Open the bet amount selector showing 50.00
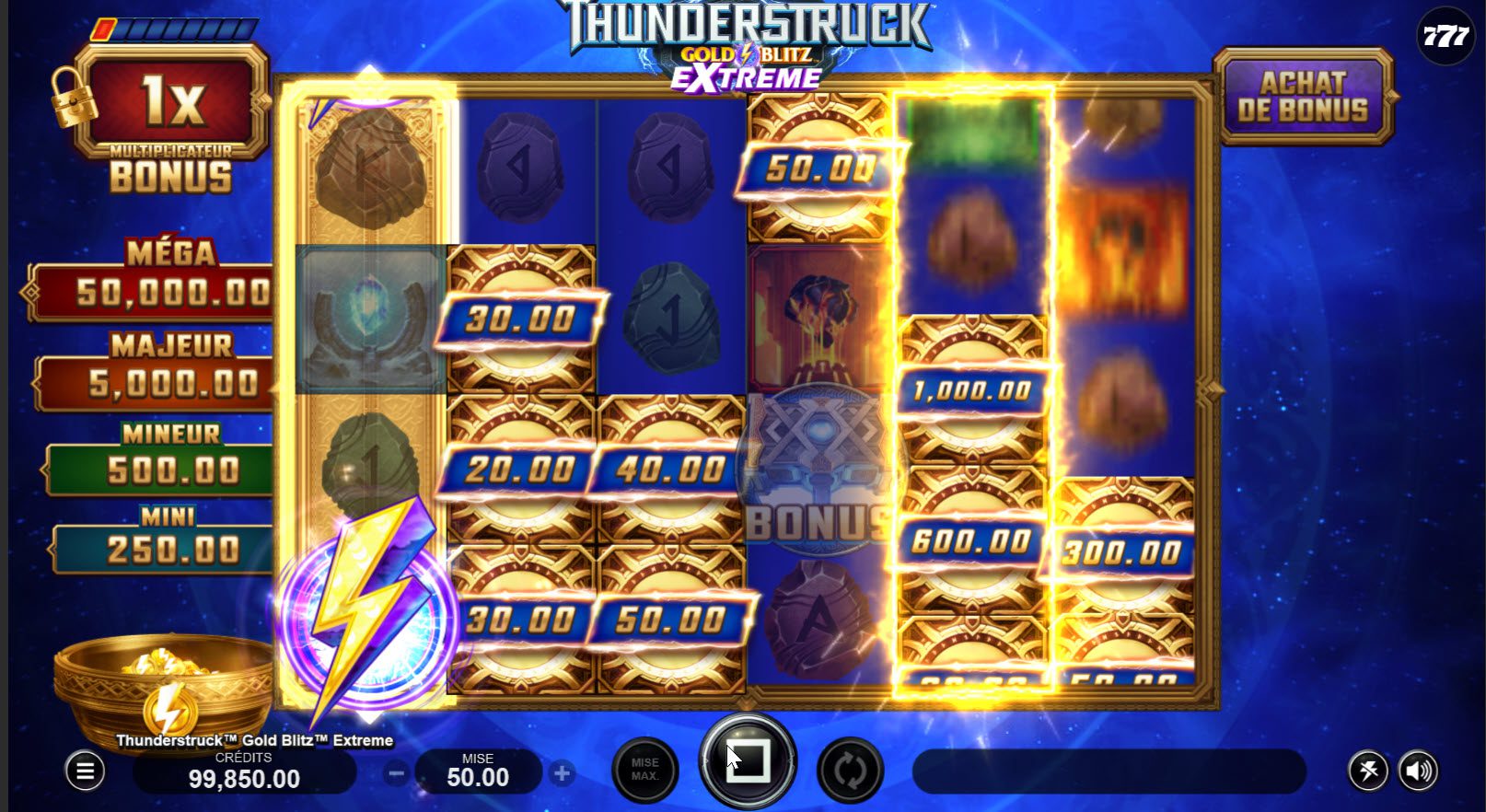The image size is (1486, 812). click(479, 773)
